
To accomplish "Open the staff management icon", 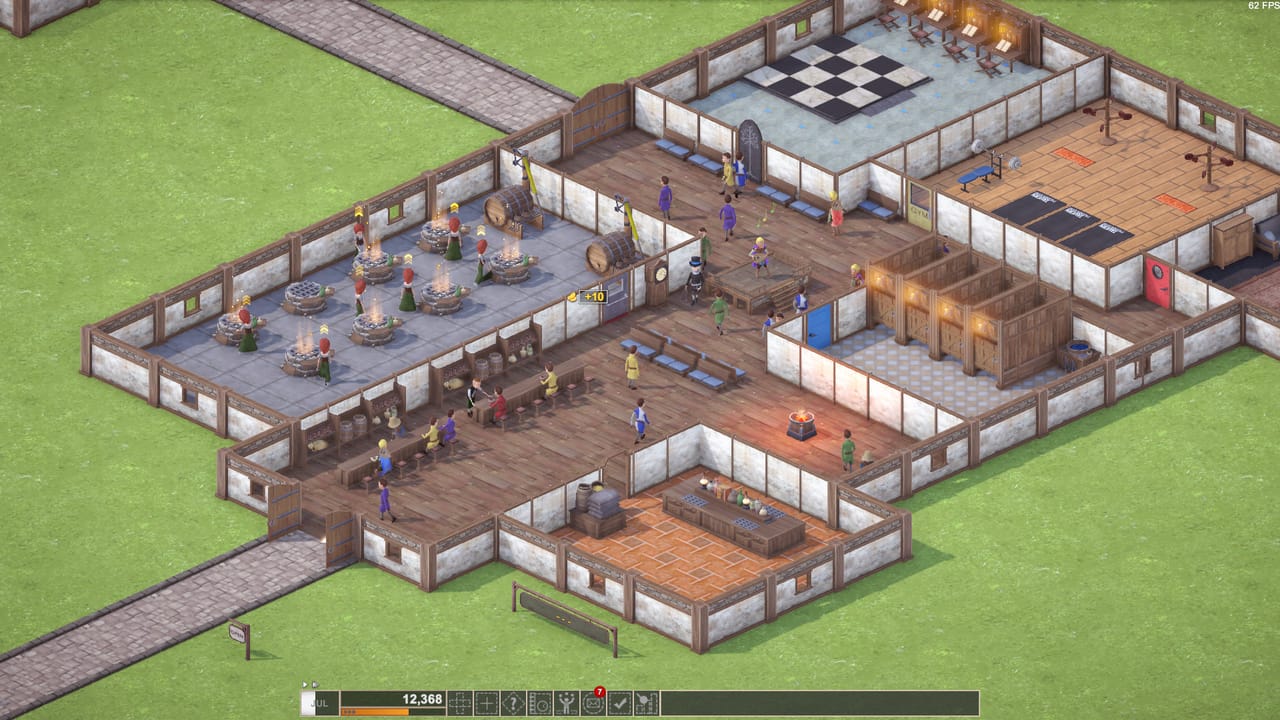I will point(565,701).
